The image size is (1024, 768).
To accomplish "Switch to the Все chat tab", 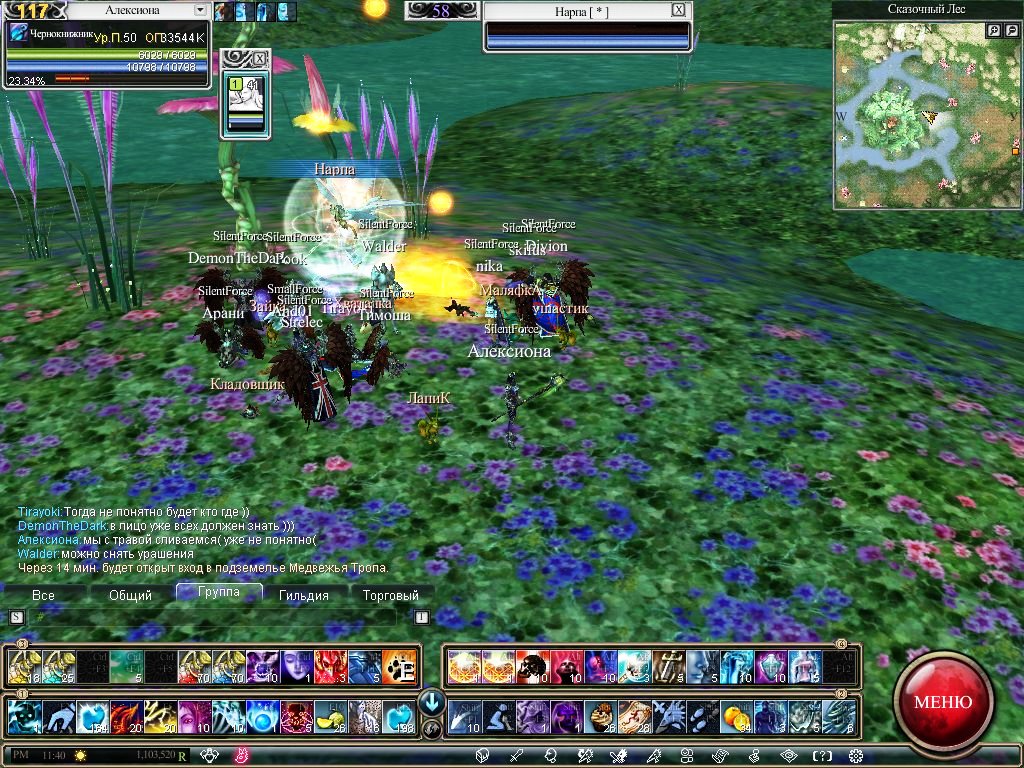I will click(43, 595).
